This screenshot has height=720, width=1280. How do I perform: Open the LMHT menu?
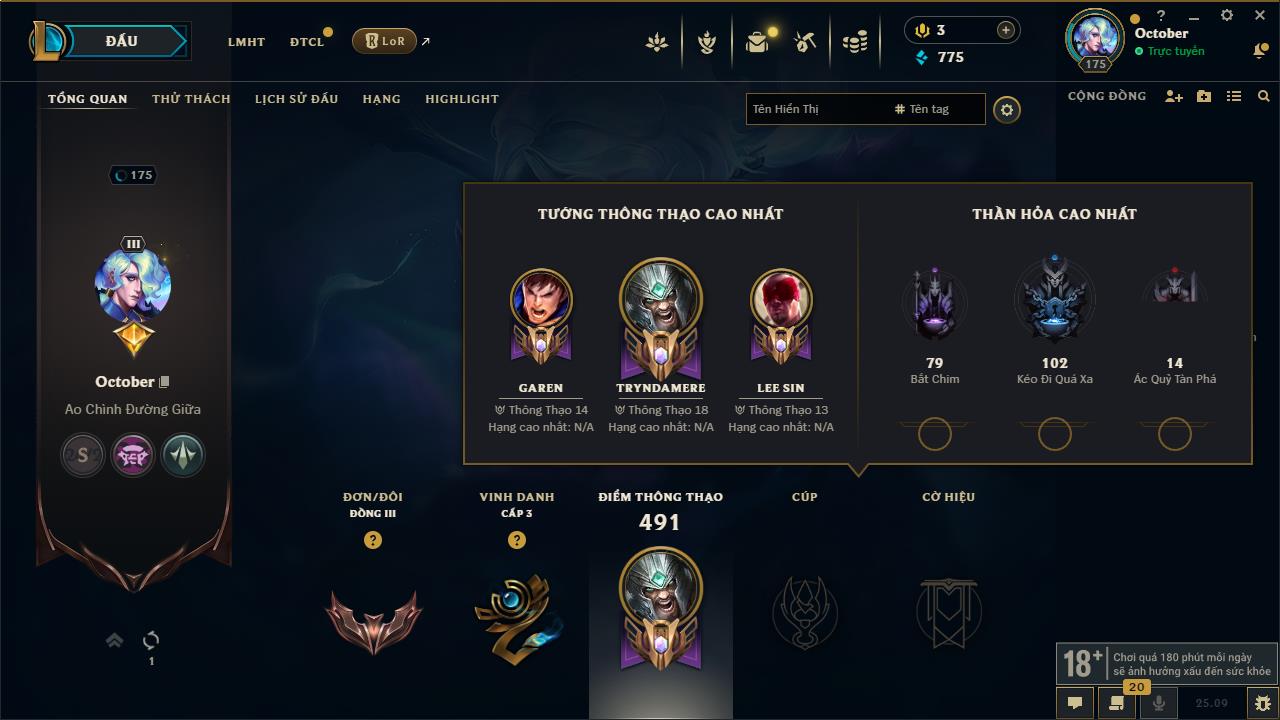(246, 42)
